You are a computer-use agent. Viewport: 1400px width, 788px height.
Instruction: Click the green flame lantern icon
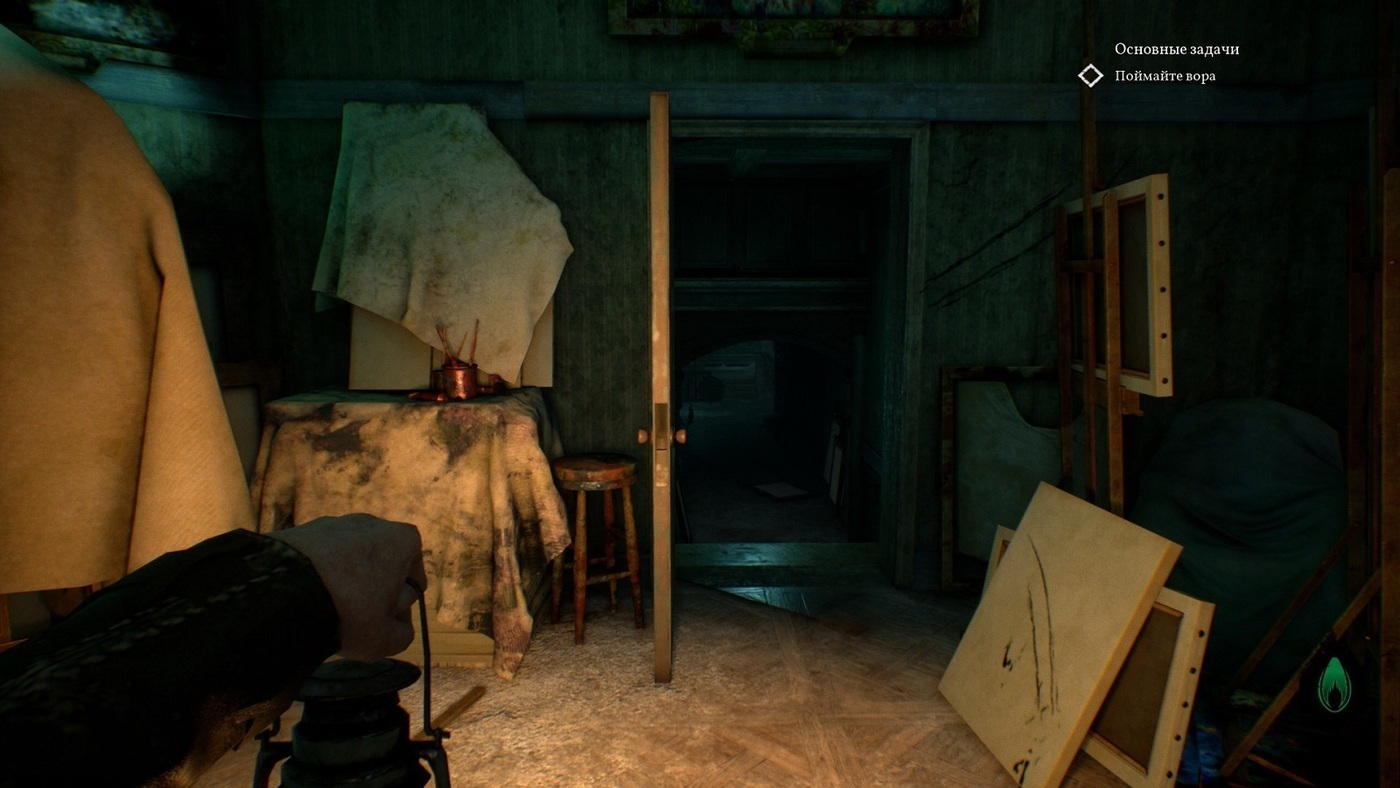(1334, 685)
